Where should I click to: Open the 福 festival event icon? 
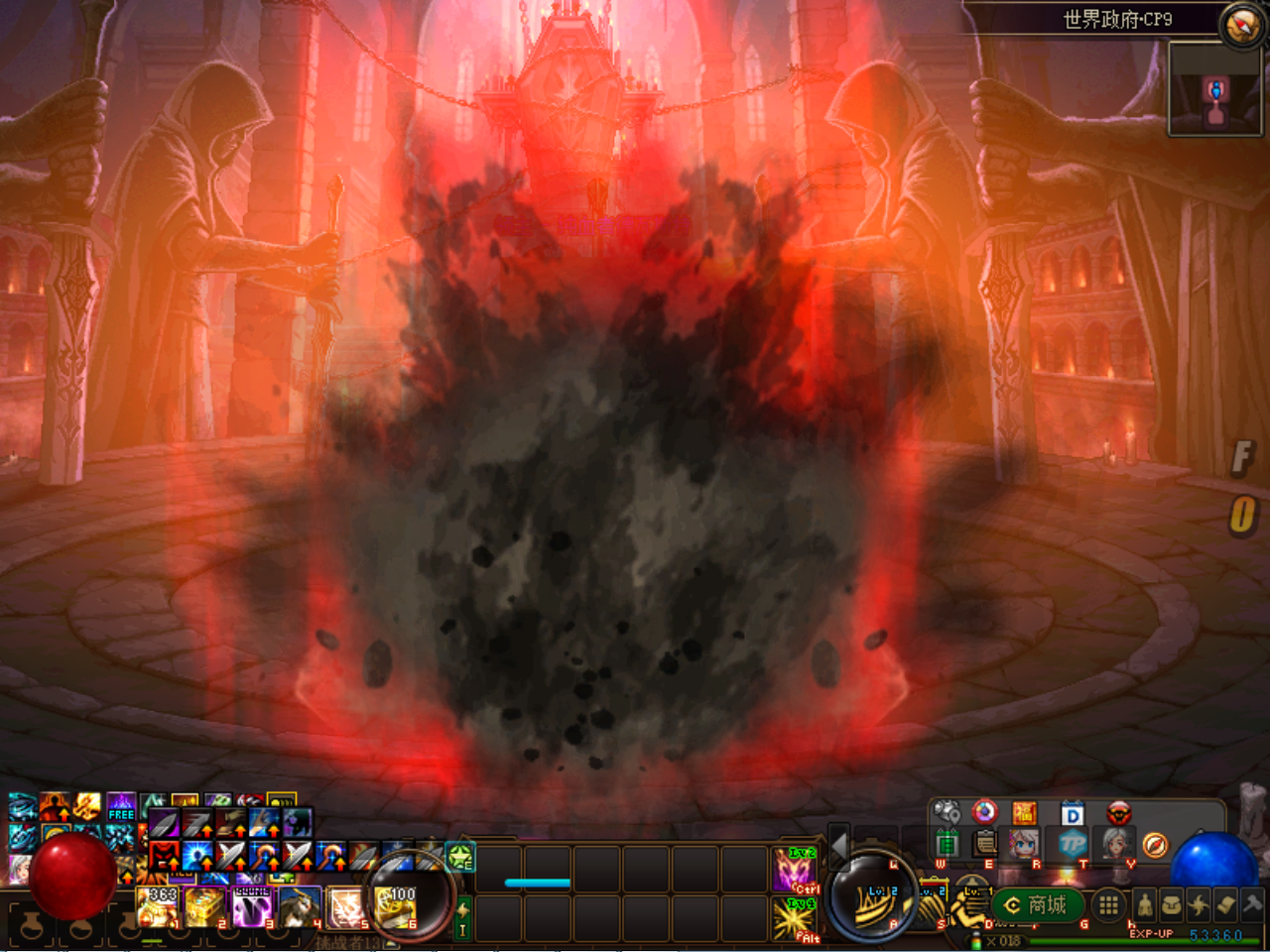(x=1026, y=812)
